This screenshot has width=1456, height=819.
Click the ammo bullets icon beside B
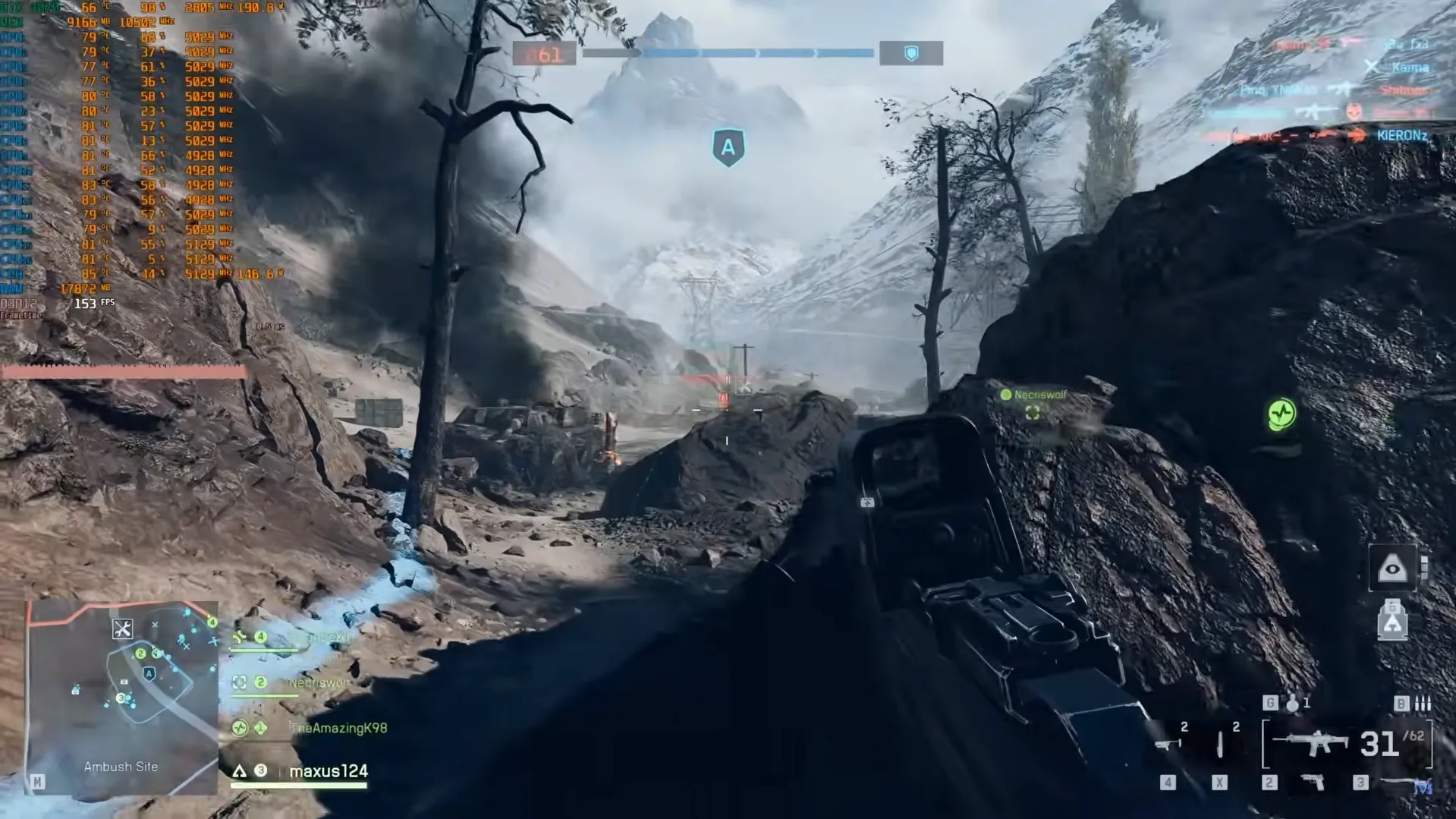click(1423, 704)
